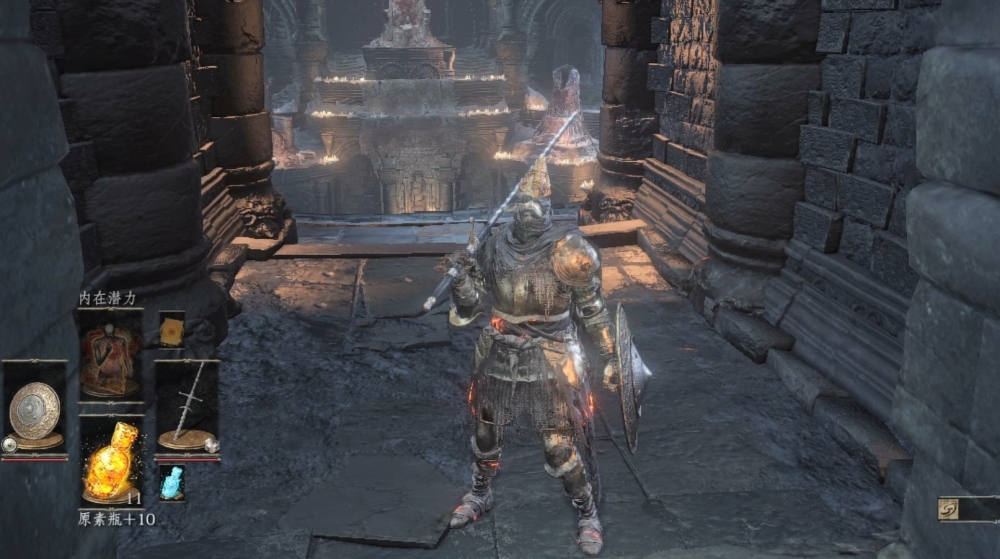Viewport: 1000px width, 559px height.
Task: Click the round shield left-hand slot
Action: pyautogui.click(x=35, y=410)
